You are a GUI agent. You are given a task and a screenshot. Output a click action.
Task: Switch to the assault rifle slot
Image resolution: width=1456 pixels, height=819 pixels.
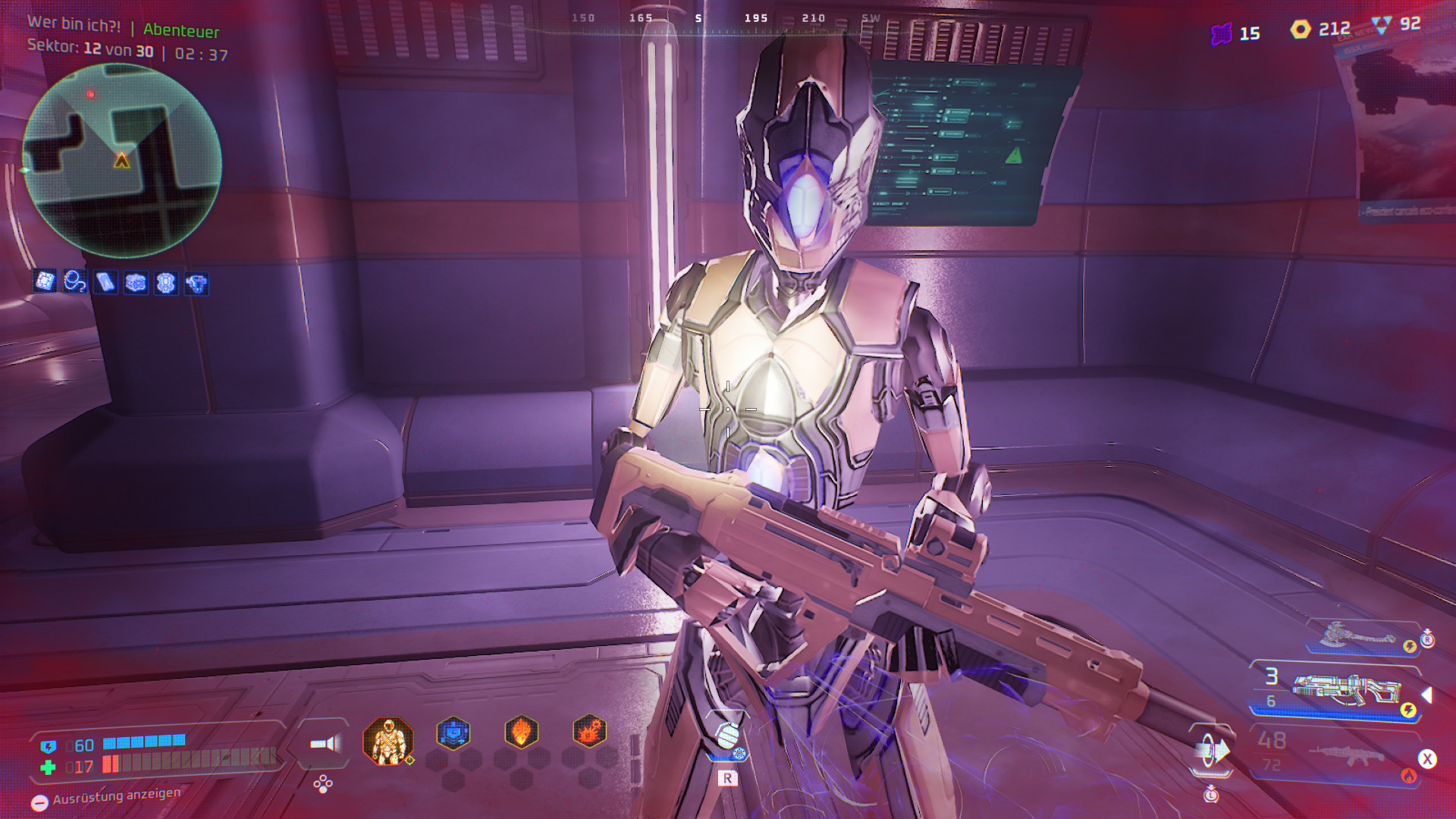tap(1348, 755)
